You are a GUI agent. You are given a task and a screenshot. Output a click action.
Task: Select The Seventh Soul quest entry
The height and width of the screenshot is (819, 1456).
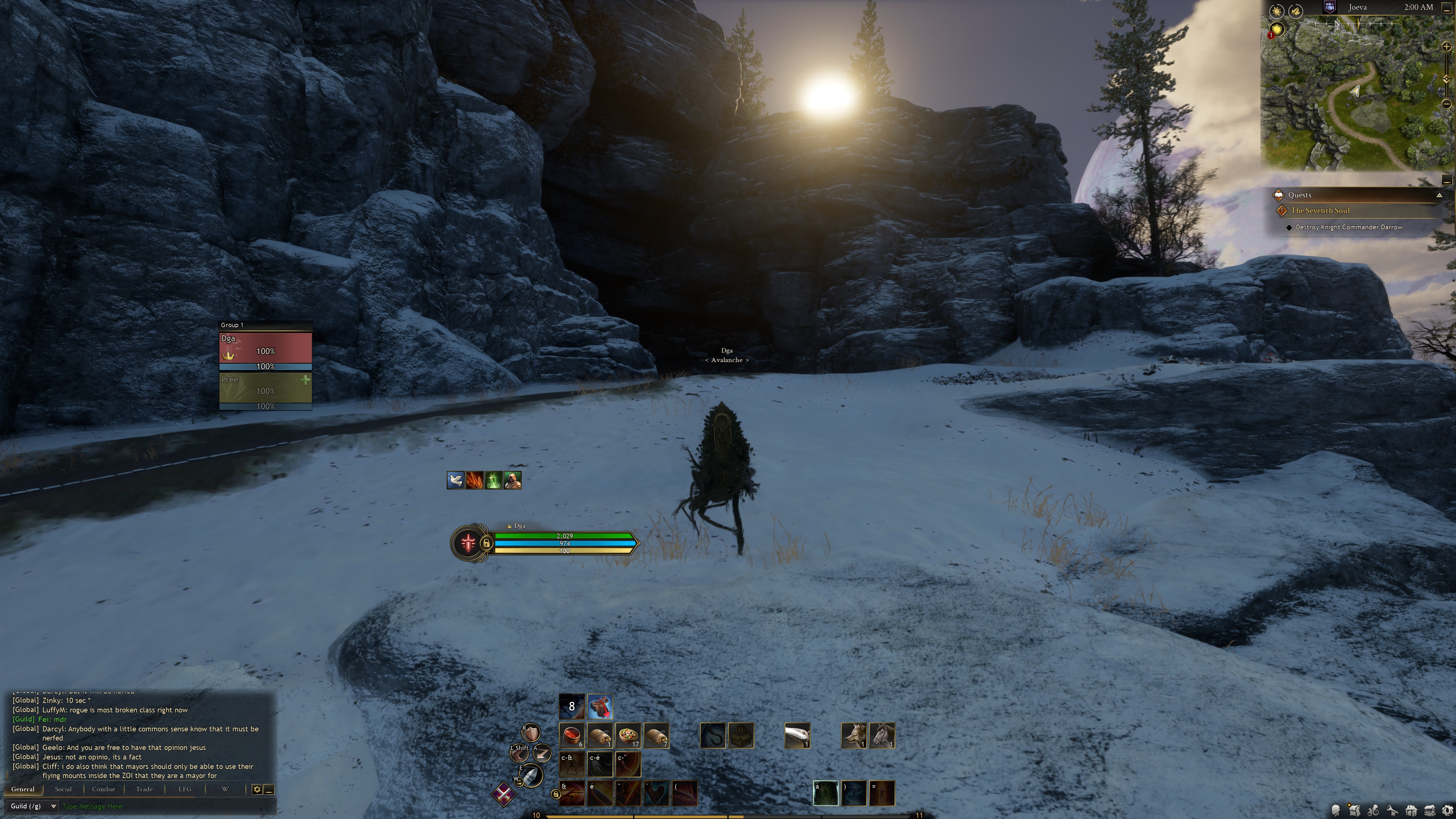pyautogui.click(x=1320, y=210)
